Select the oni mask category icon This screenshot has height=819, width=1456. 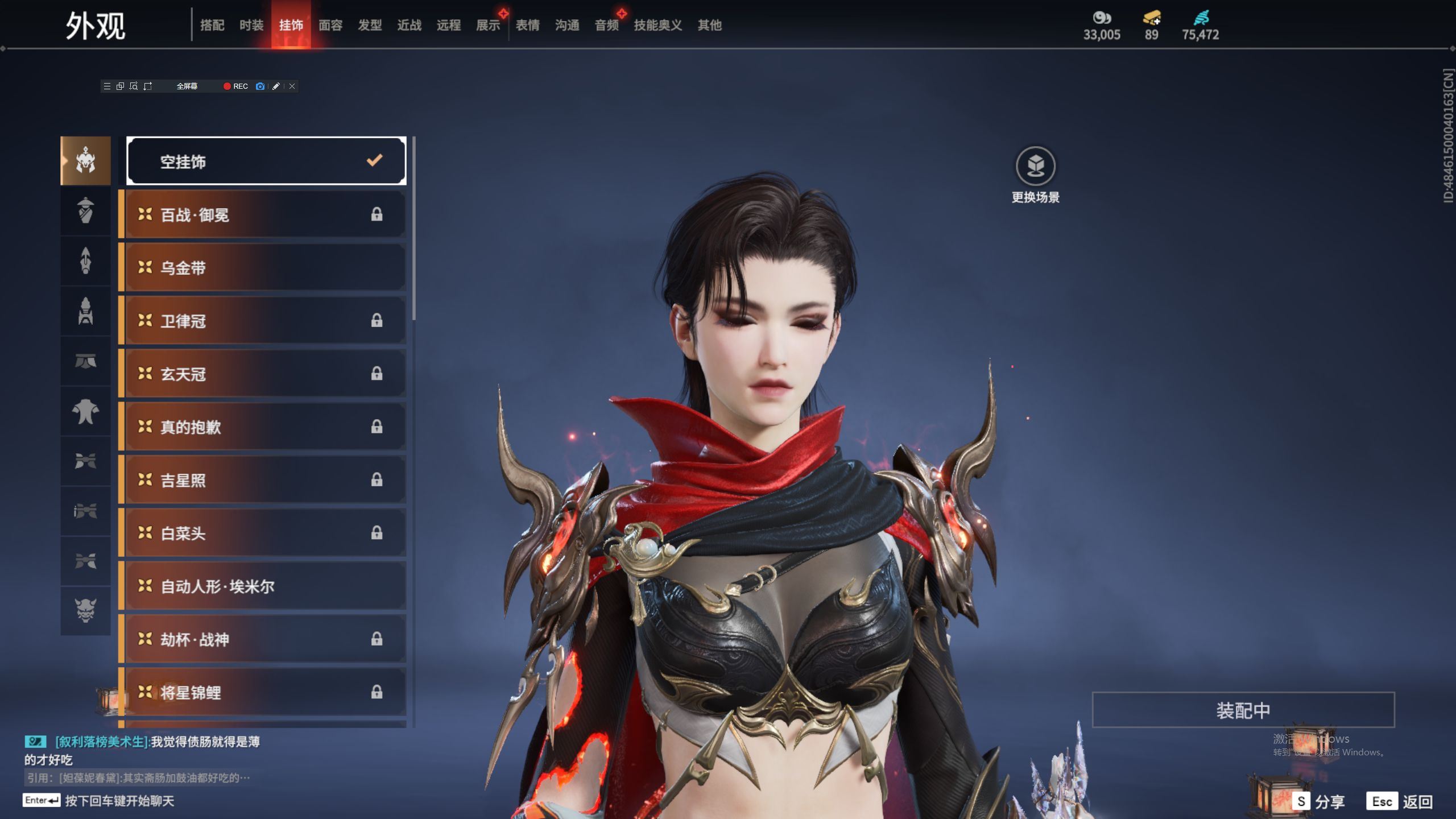(85, 610)
